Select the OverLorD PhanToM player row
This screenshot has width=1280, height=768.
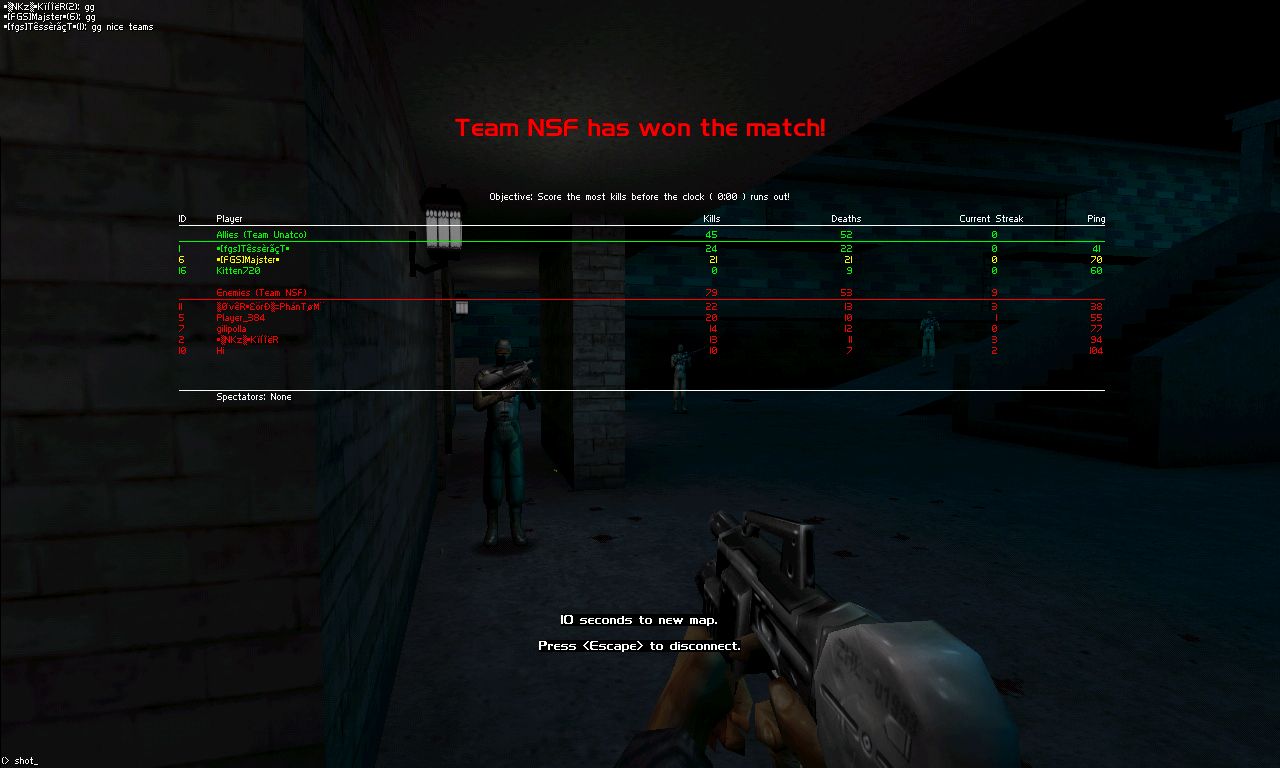click(x=268, y=306)
